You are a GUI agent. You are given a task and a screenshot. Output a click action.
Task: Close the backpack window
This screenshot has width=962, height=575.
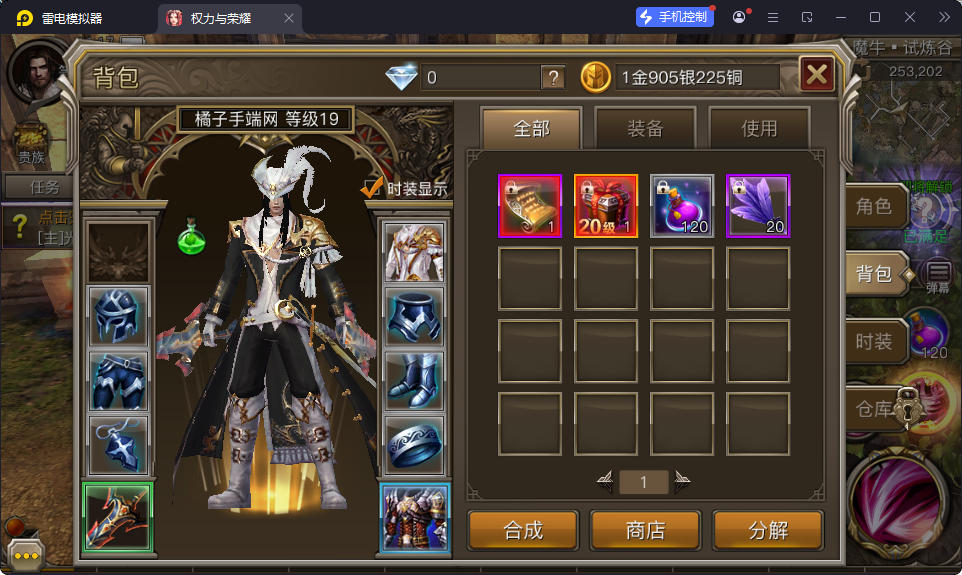[x=817, y=74]
